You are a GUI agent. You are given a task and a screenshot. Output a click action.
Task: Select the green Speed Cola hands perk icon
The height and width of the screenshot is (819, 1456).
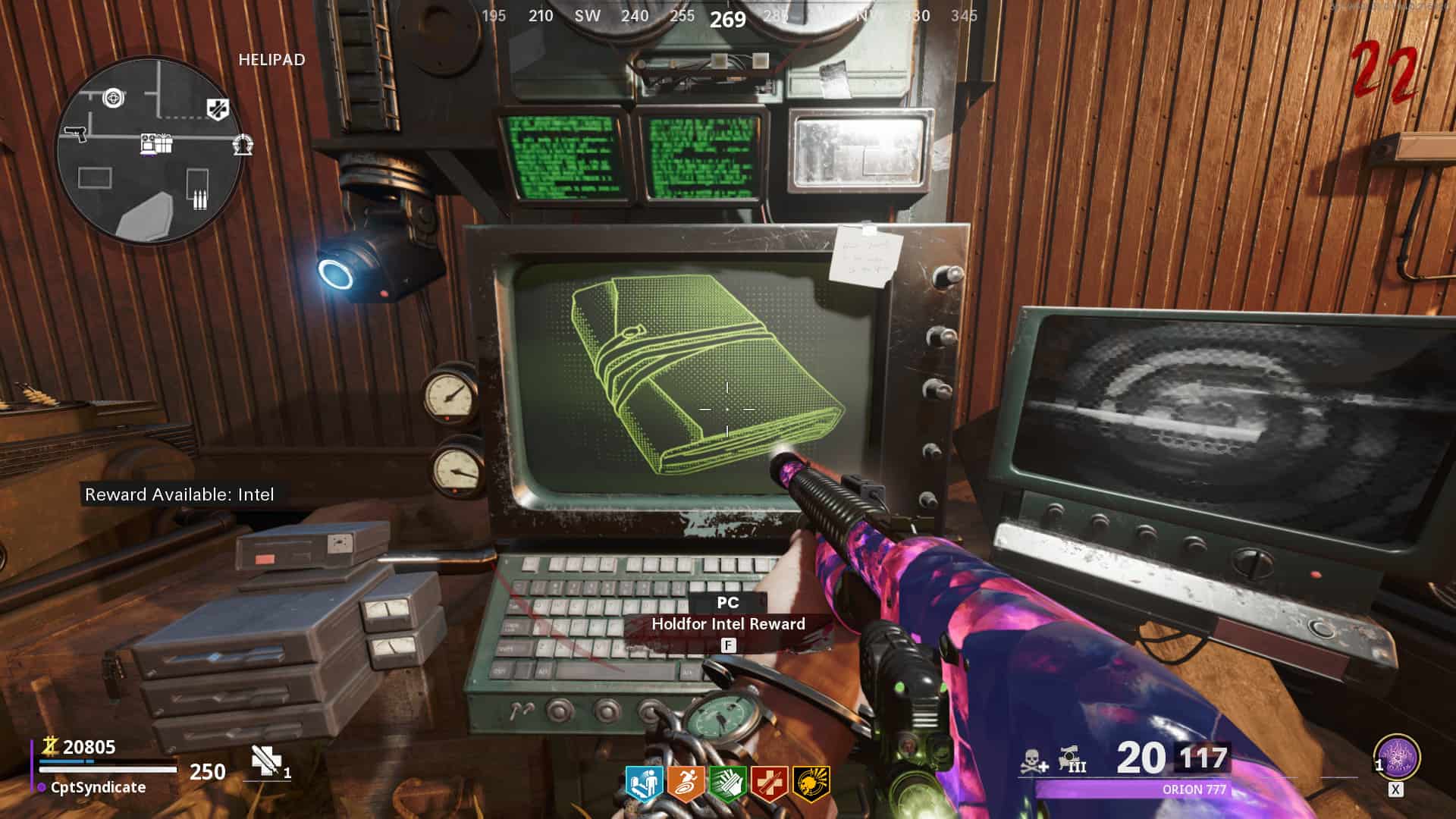(x=727, y=785)
